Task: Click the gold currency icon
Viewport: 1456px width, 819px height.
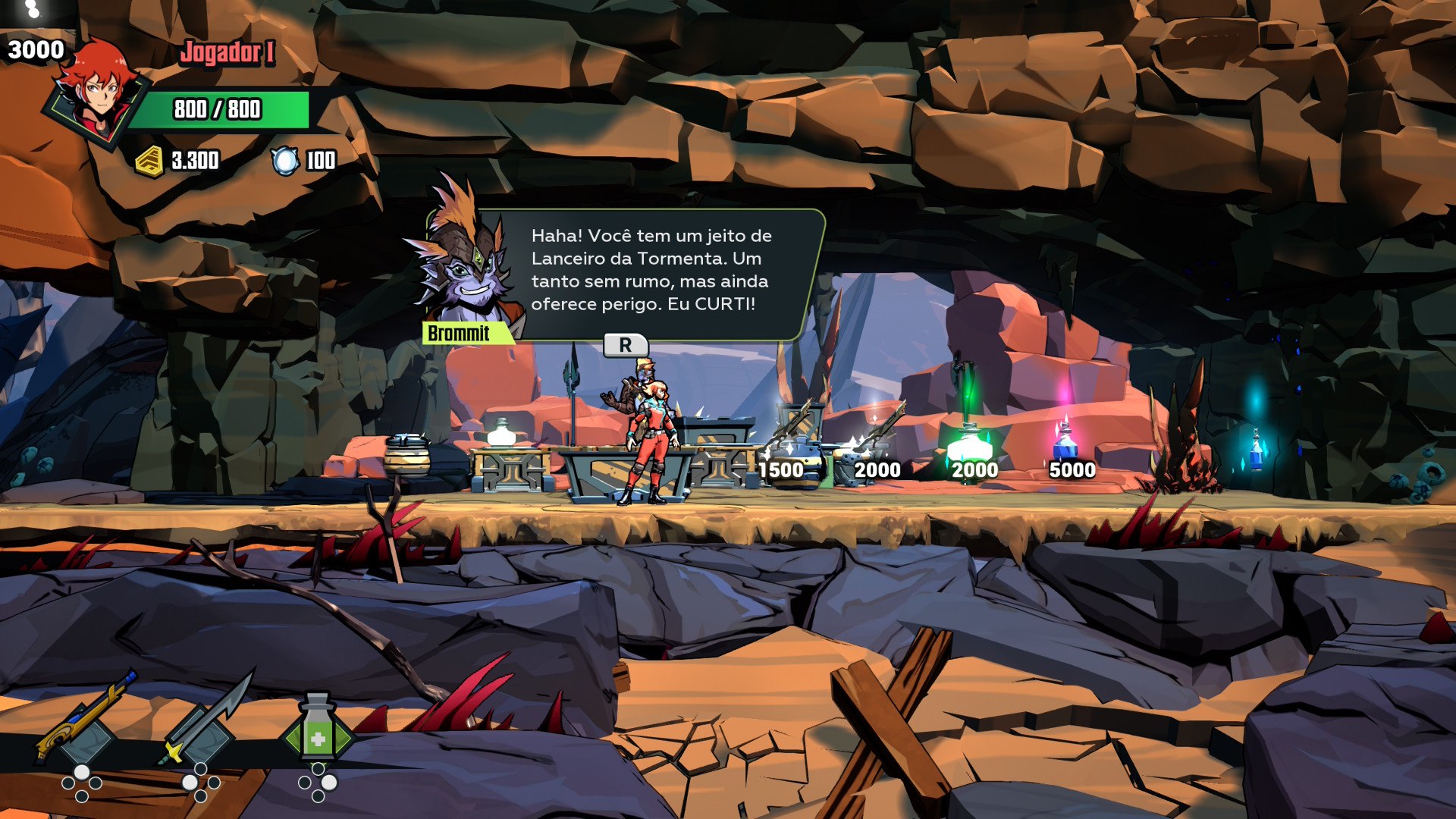Action: (149, 161)
